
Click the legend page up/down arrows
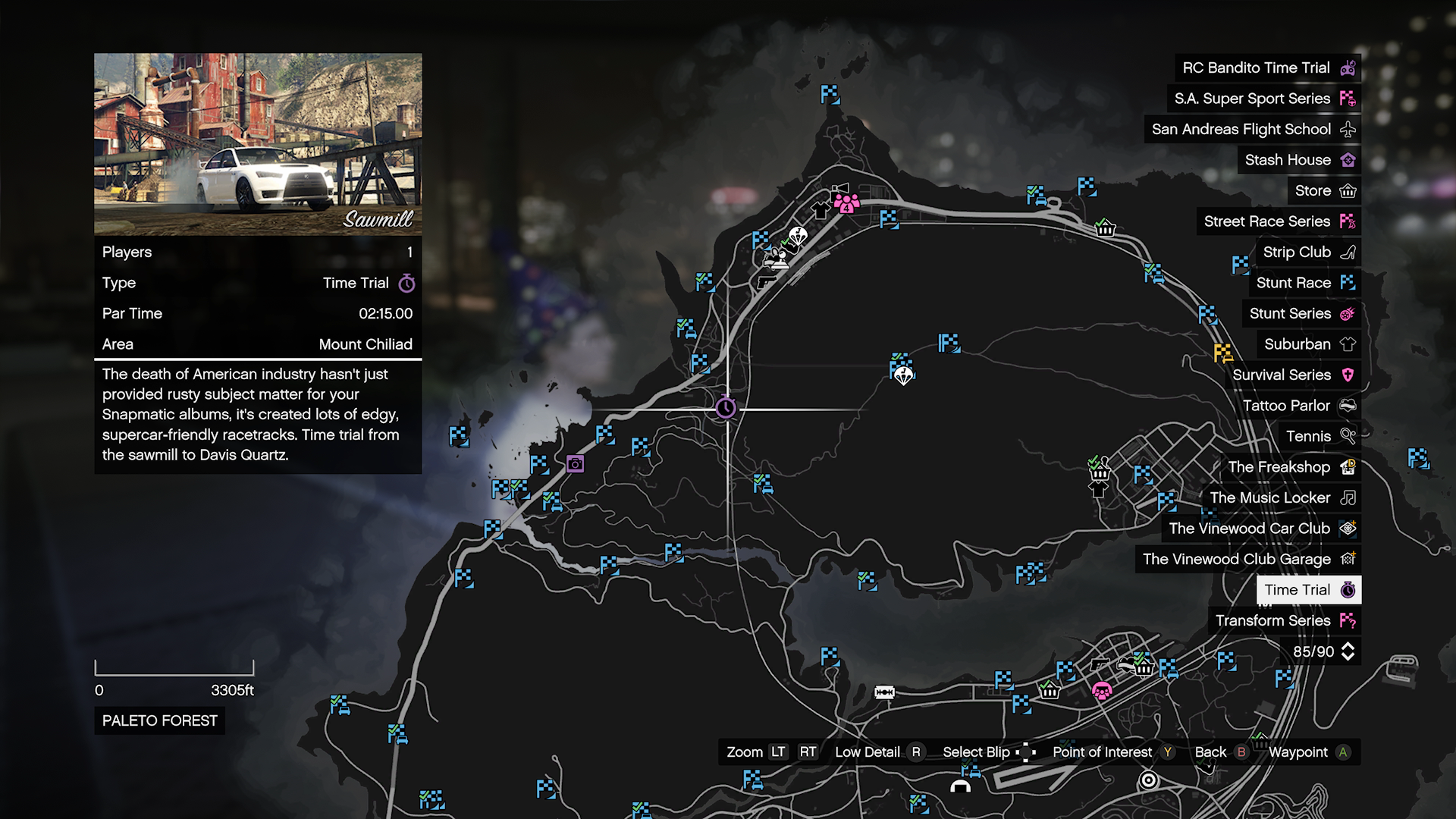(x=1348, y=651)
